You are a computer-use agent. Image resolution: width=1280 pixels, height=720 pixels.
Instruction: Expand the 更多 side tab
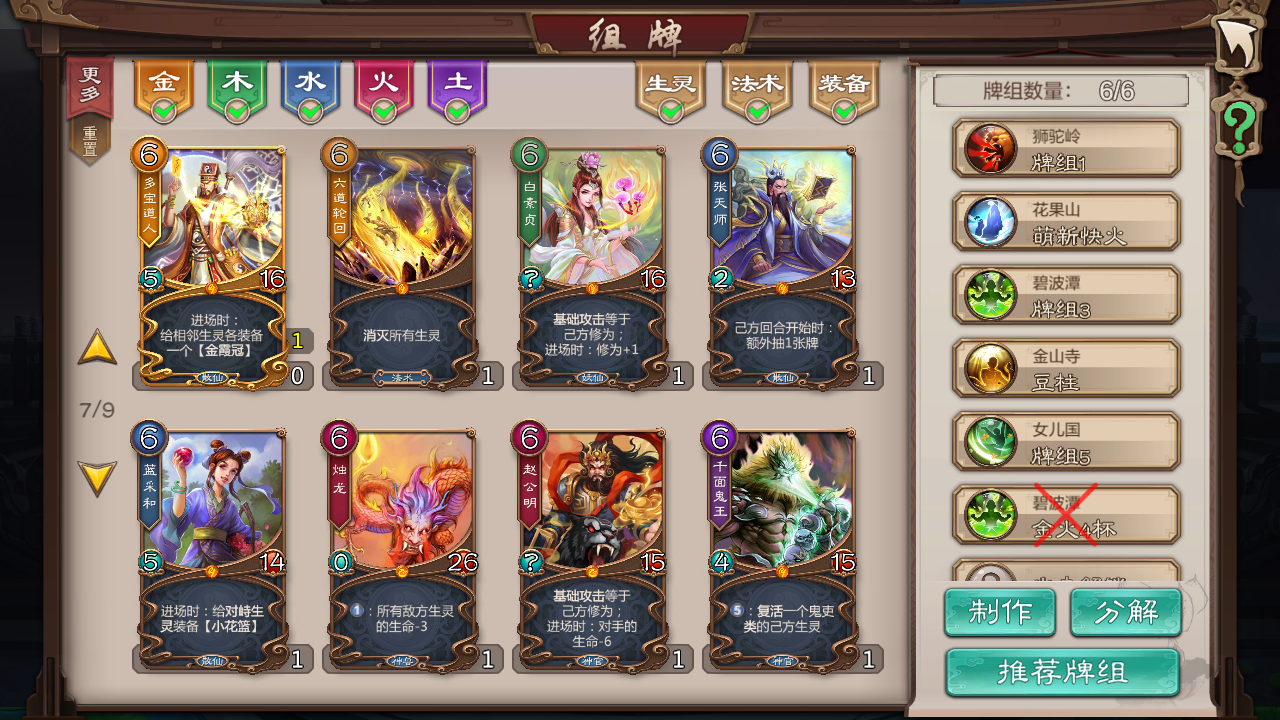pos(91,81)
